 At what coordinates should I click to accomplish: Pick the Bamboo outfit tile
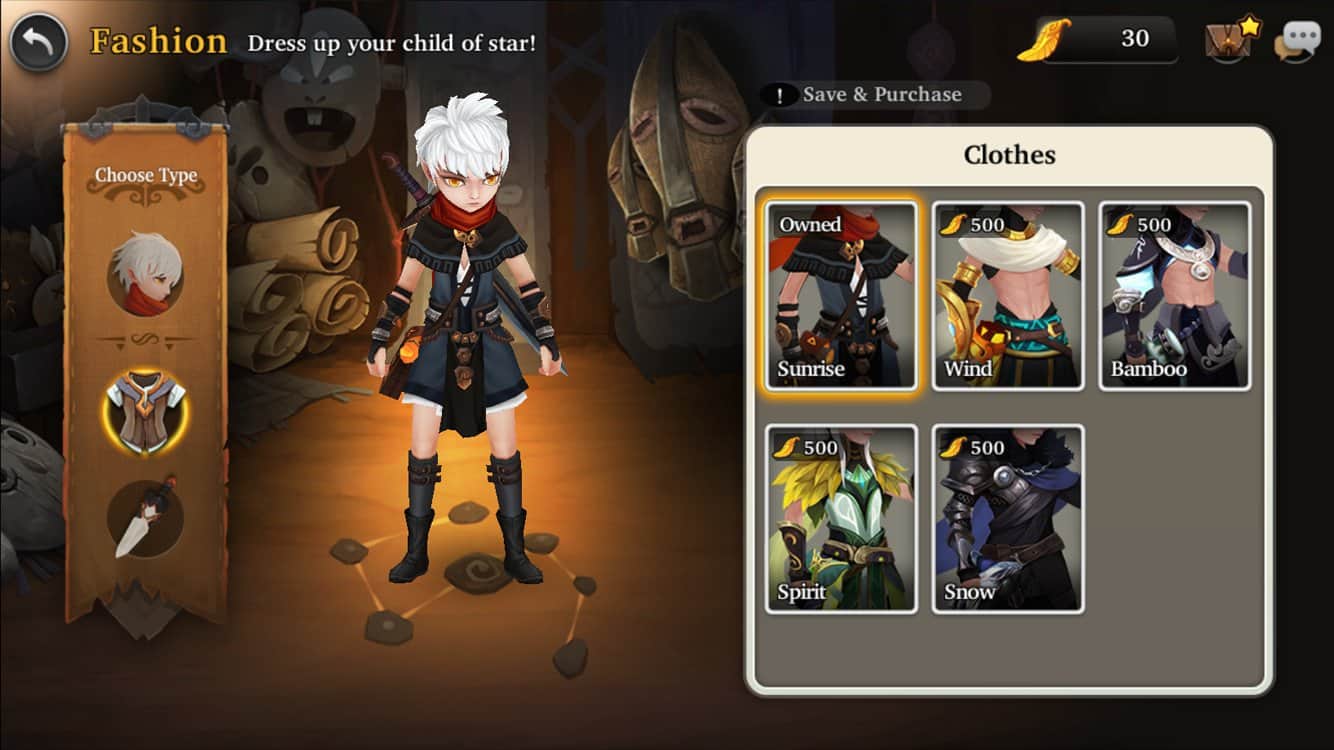1175,296
